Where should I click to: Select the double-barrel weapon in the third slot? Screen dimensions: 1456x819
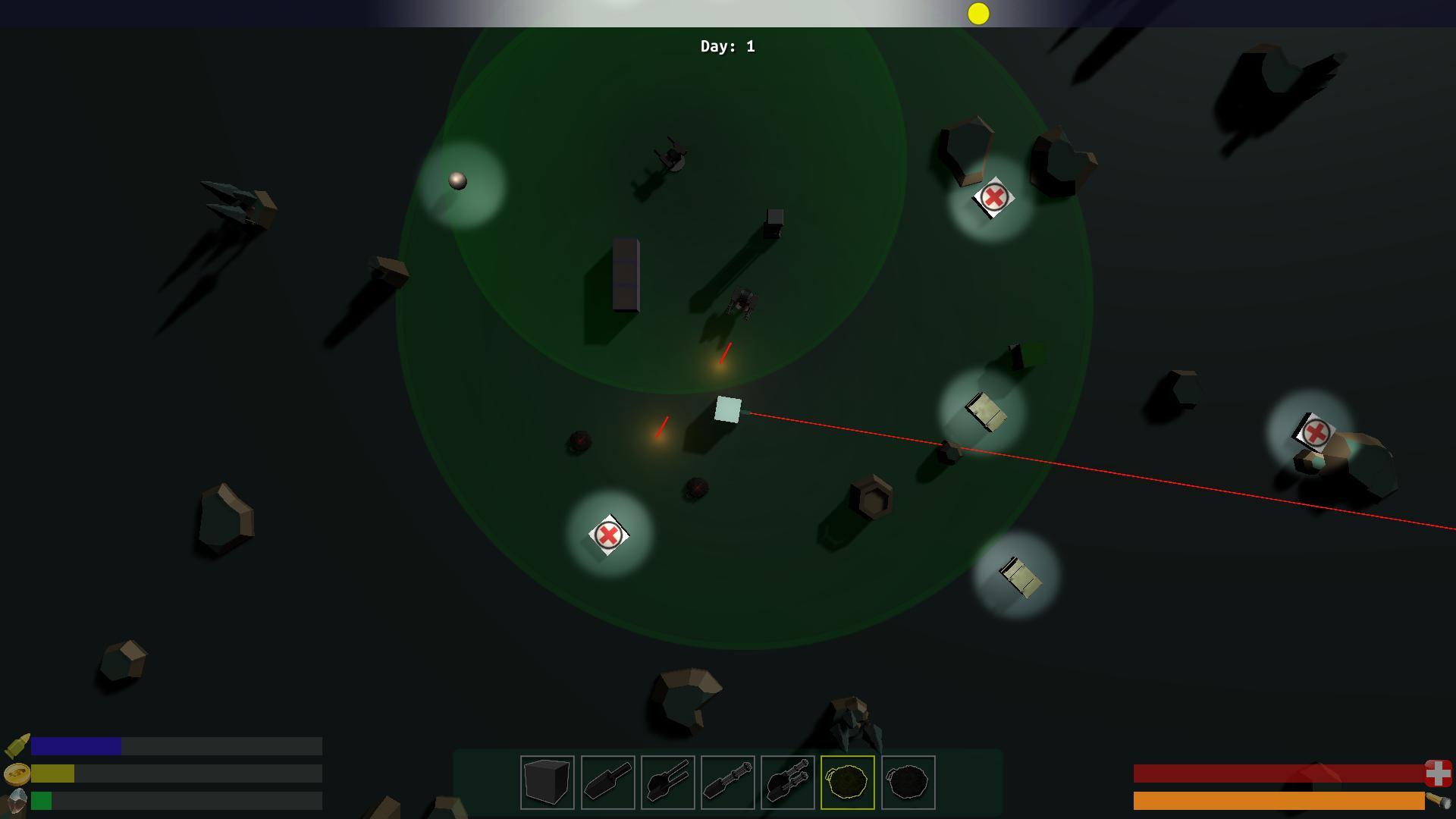point(668,782)
